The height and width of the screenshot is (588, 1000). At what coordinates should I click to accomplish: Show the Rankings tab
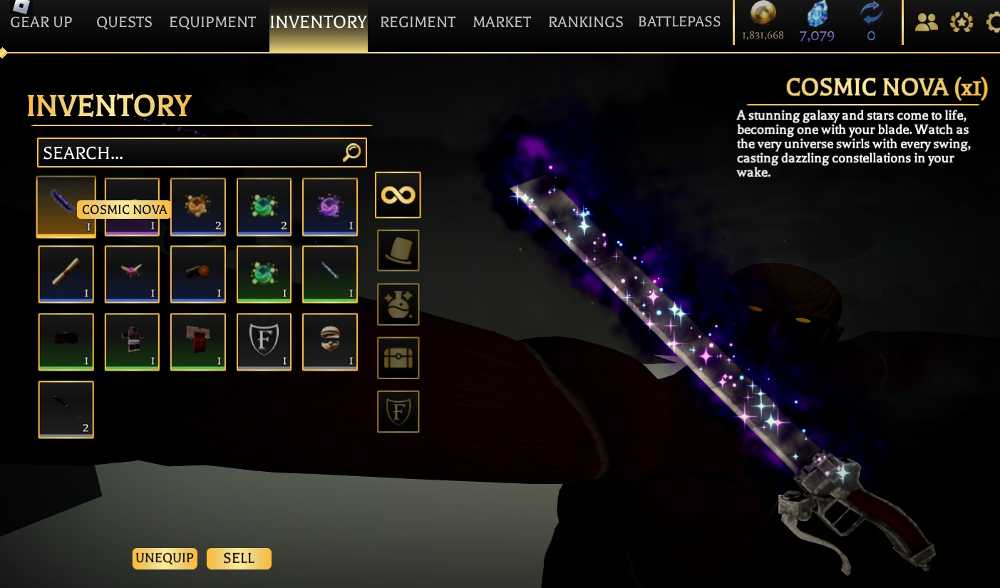pyautogui.click(x=585, y=22)
